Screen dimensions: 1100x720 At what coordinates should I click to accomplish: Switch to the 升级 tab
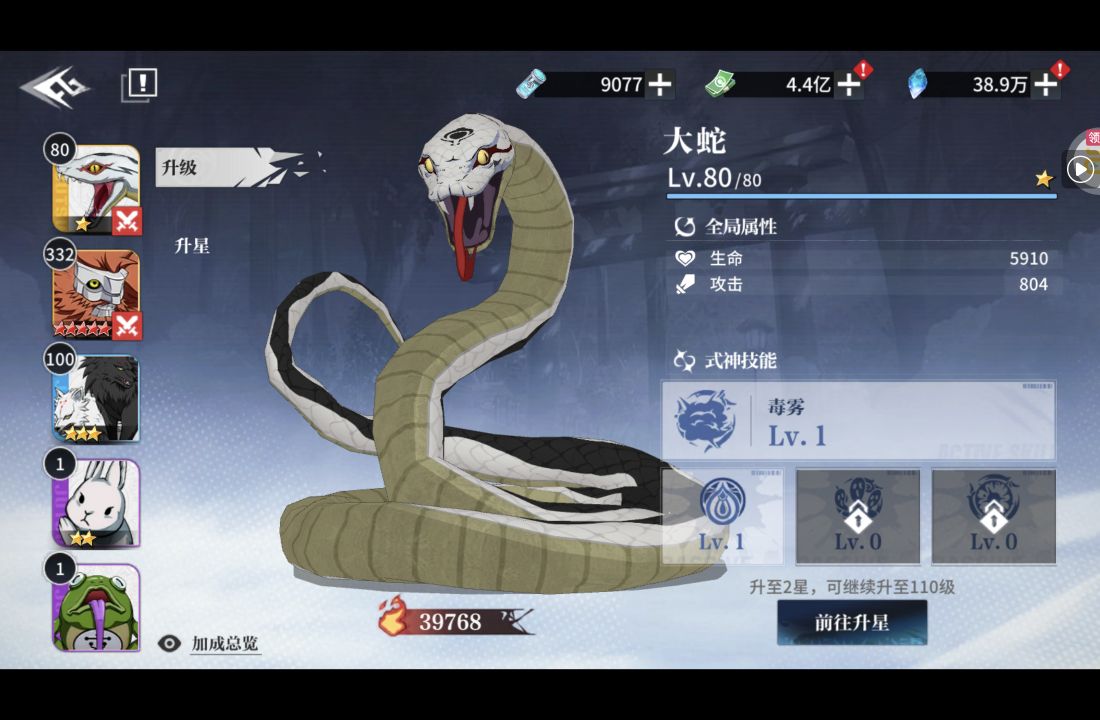point(180,168)
